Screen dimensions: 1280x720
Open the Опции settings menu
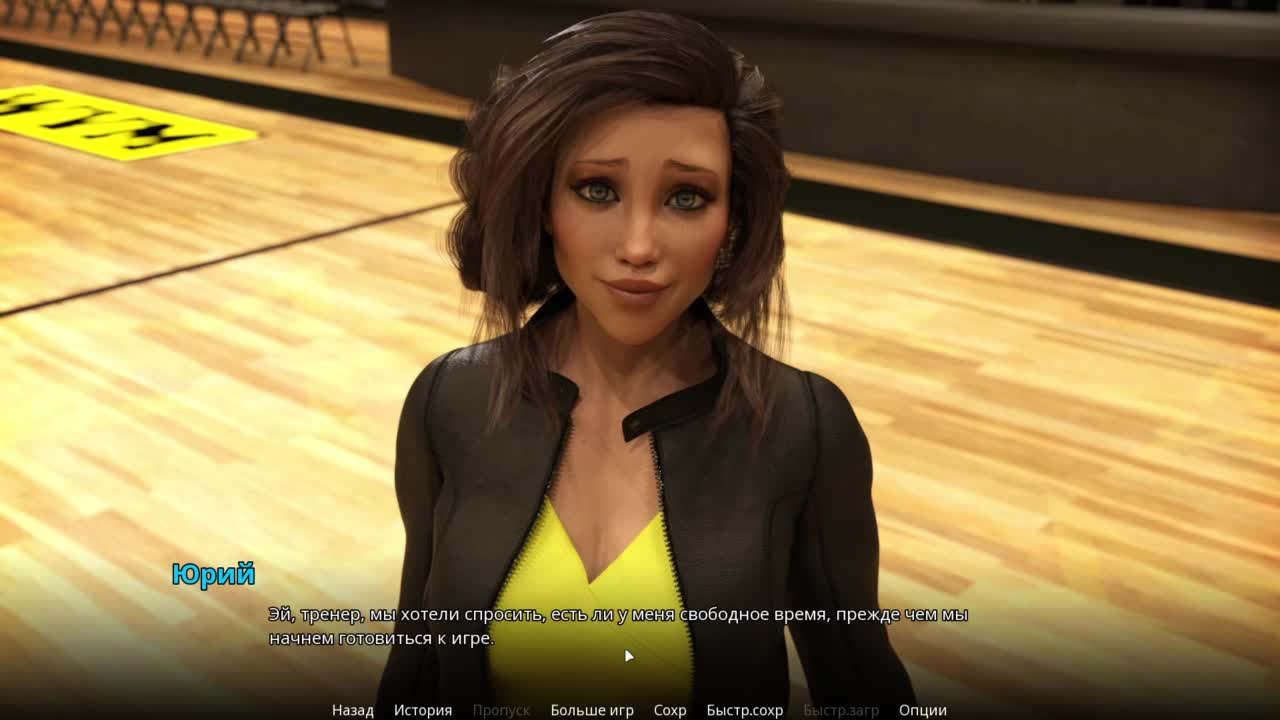coord(922,710)
